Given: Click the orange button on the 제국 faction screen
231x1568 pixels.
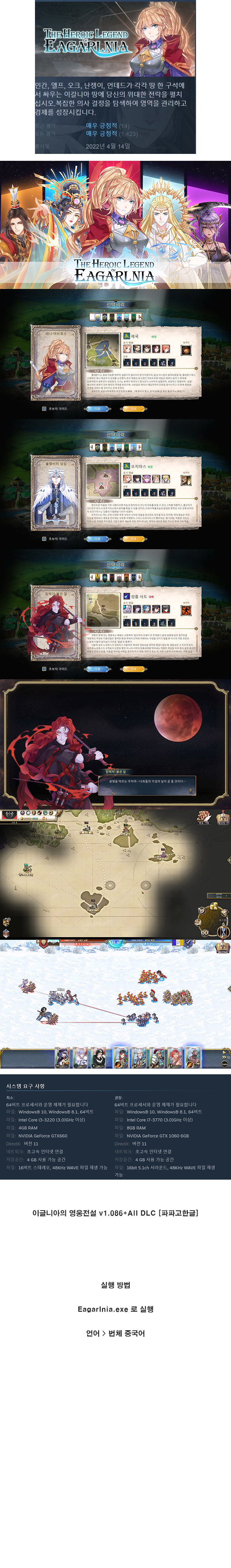Looking at the screenshot, I should (x=133, y=409).
